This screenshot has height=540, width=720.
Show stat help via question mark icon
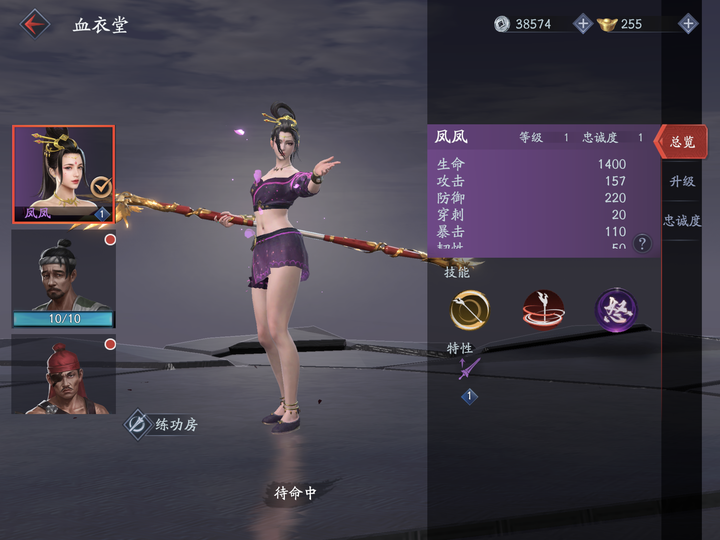pos(642,243)
